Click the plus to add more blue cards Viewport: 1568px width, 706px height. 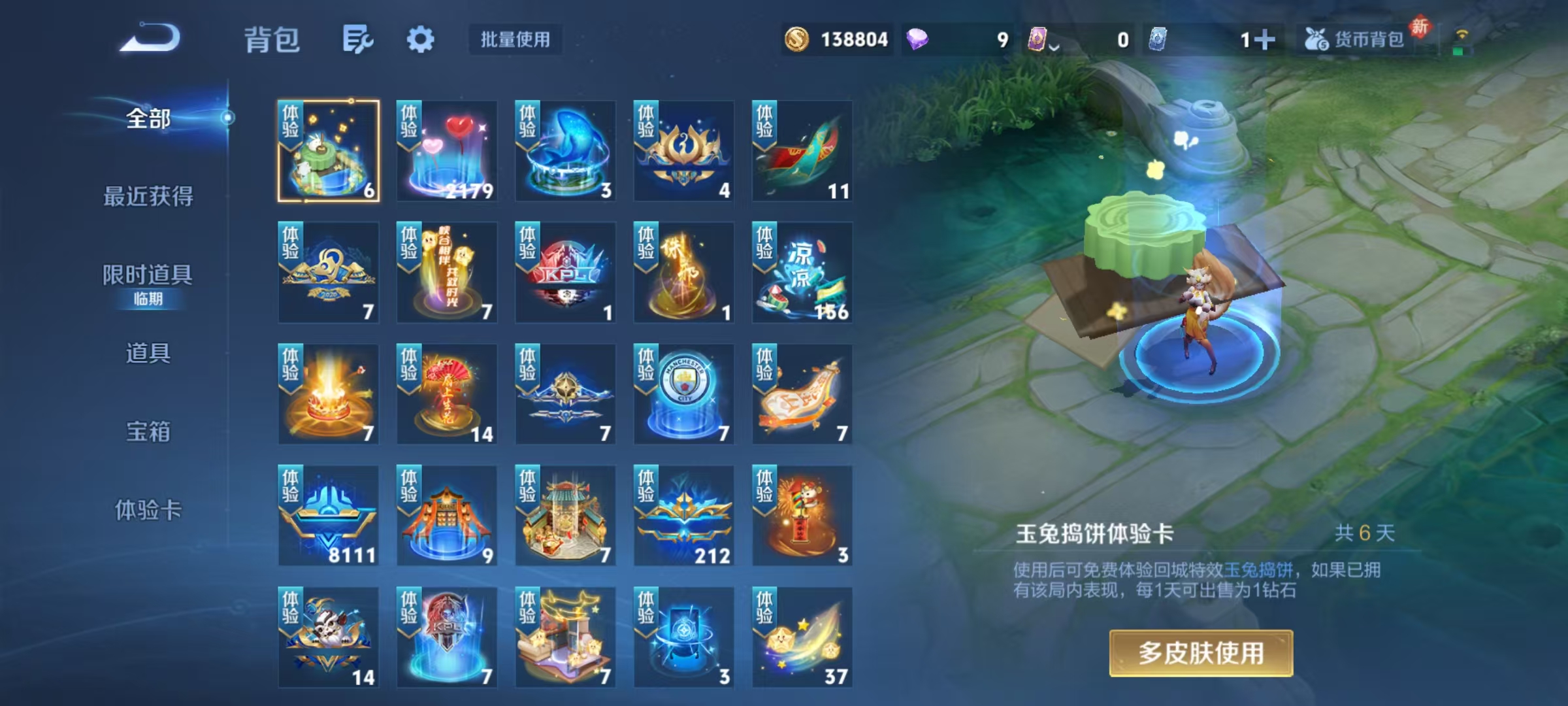pos(1267,39)
